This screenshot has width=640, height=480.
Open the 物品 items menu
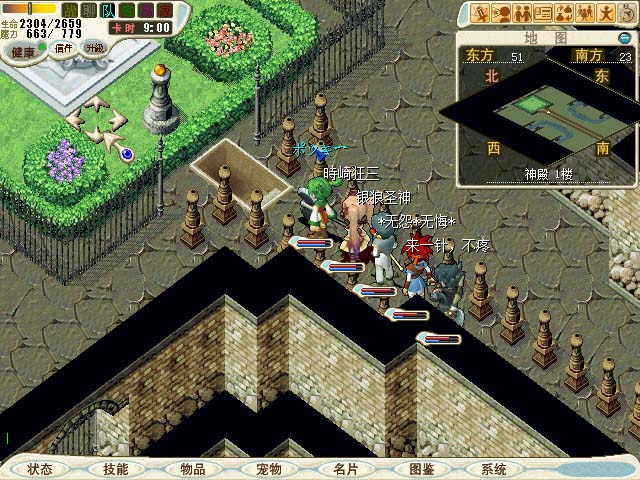(x=192, y=469)
